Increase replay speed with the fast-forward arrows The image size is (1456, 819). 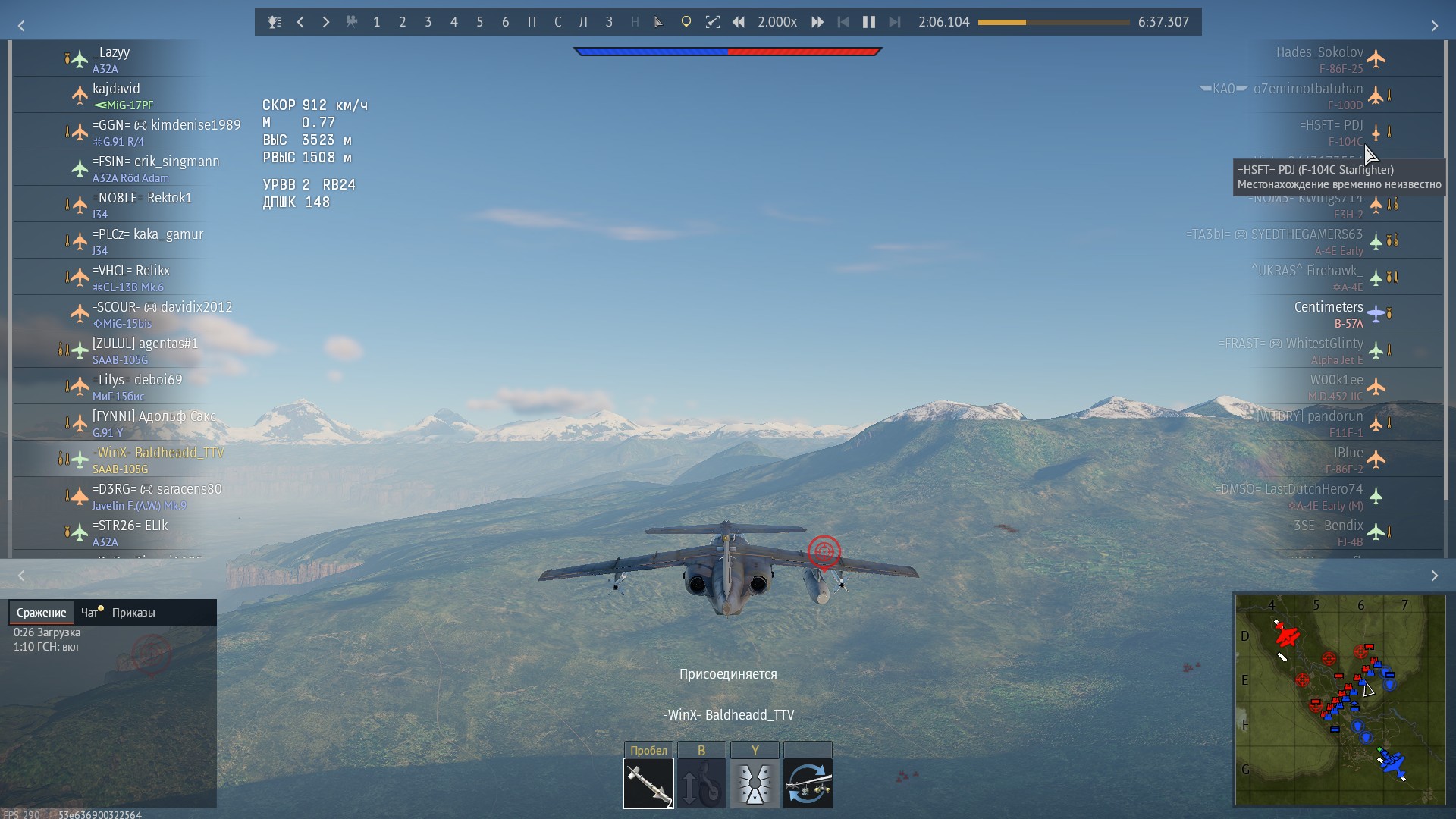[817, 22]
